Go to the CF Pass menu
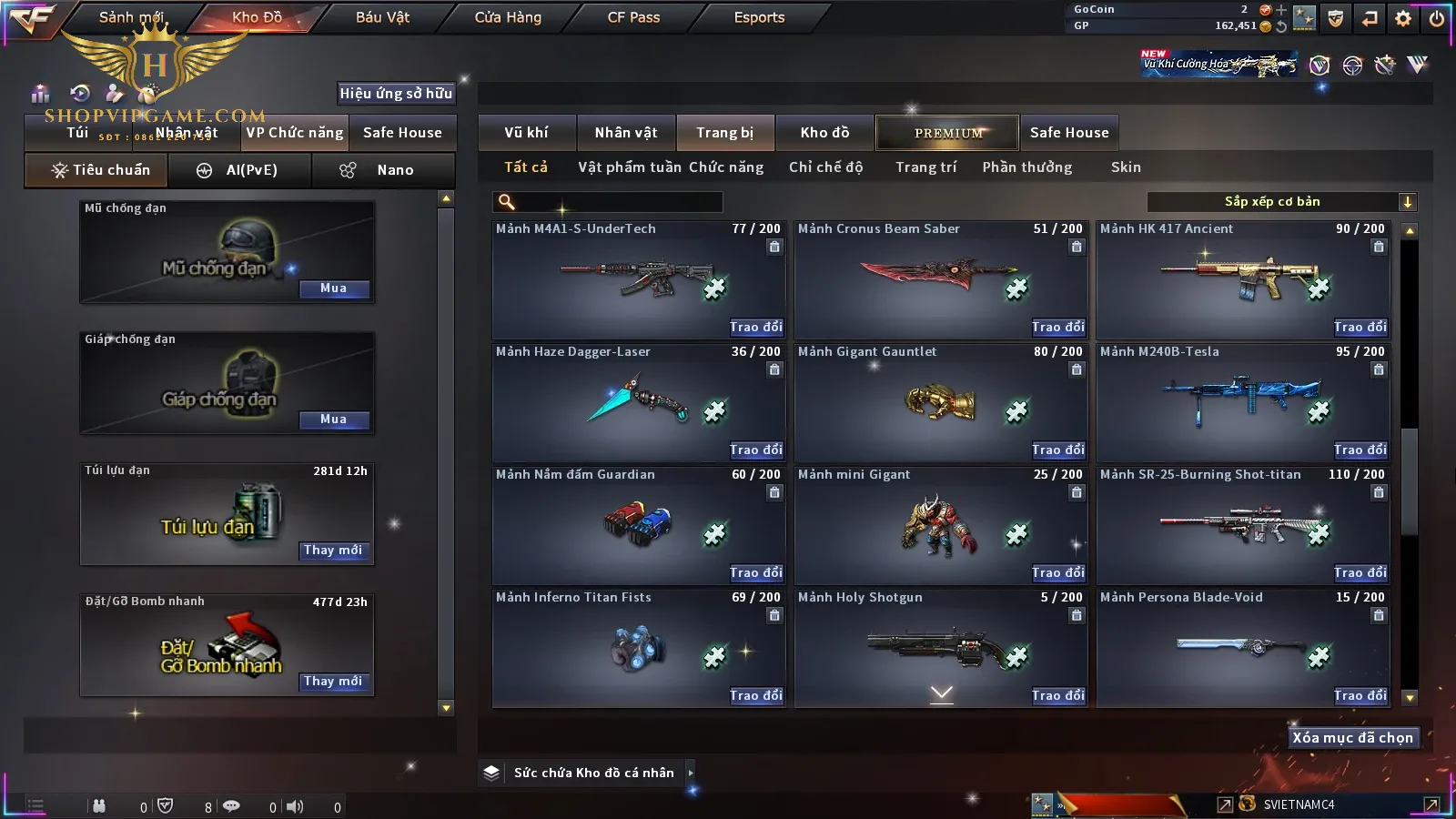Screen dimensions: 1456x819 click(x=633, y=17)
